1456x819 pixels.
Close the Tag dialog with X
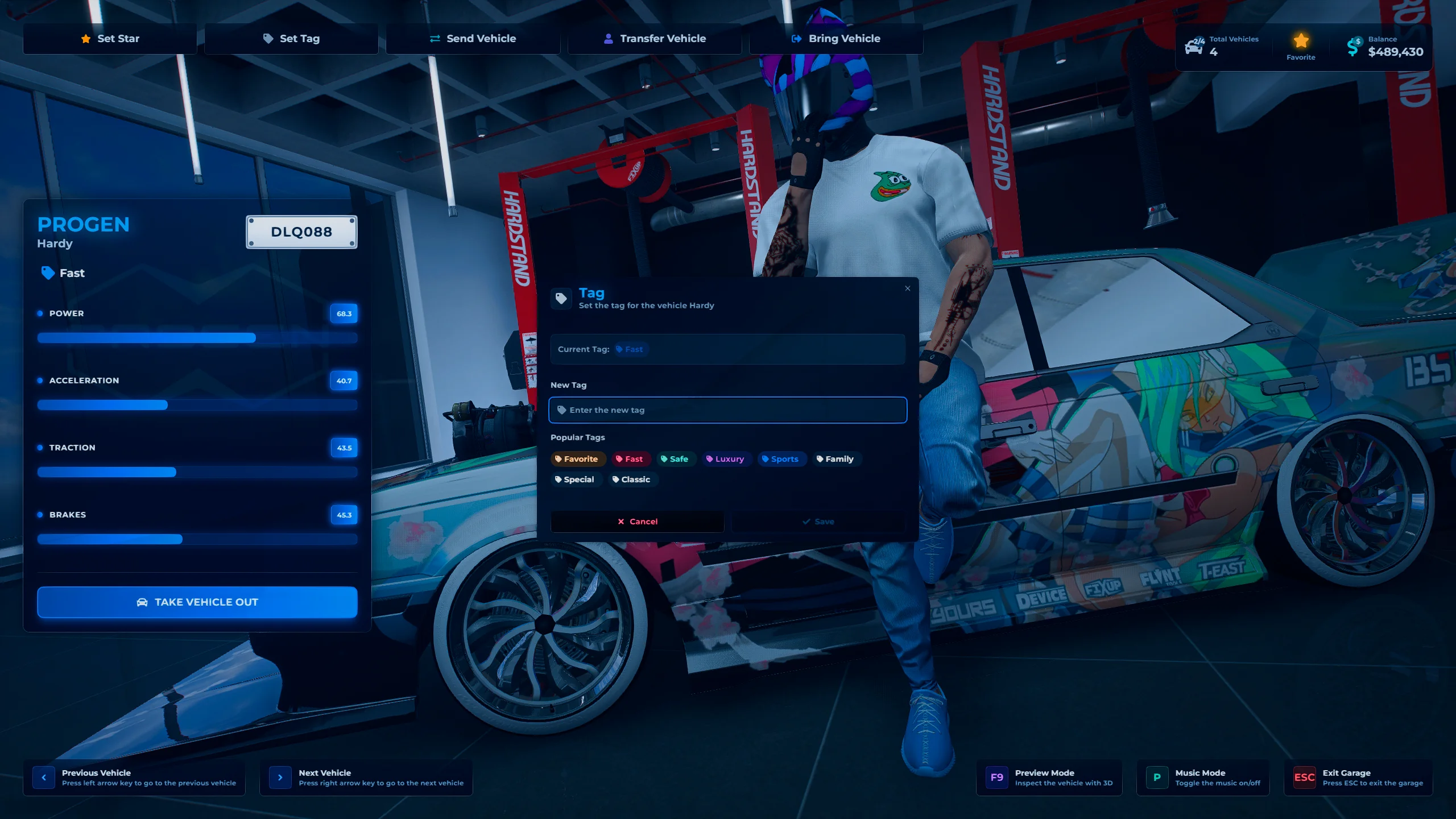click(908, 288)
